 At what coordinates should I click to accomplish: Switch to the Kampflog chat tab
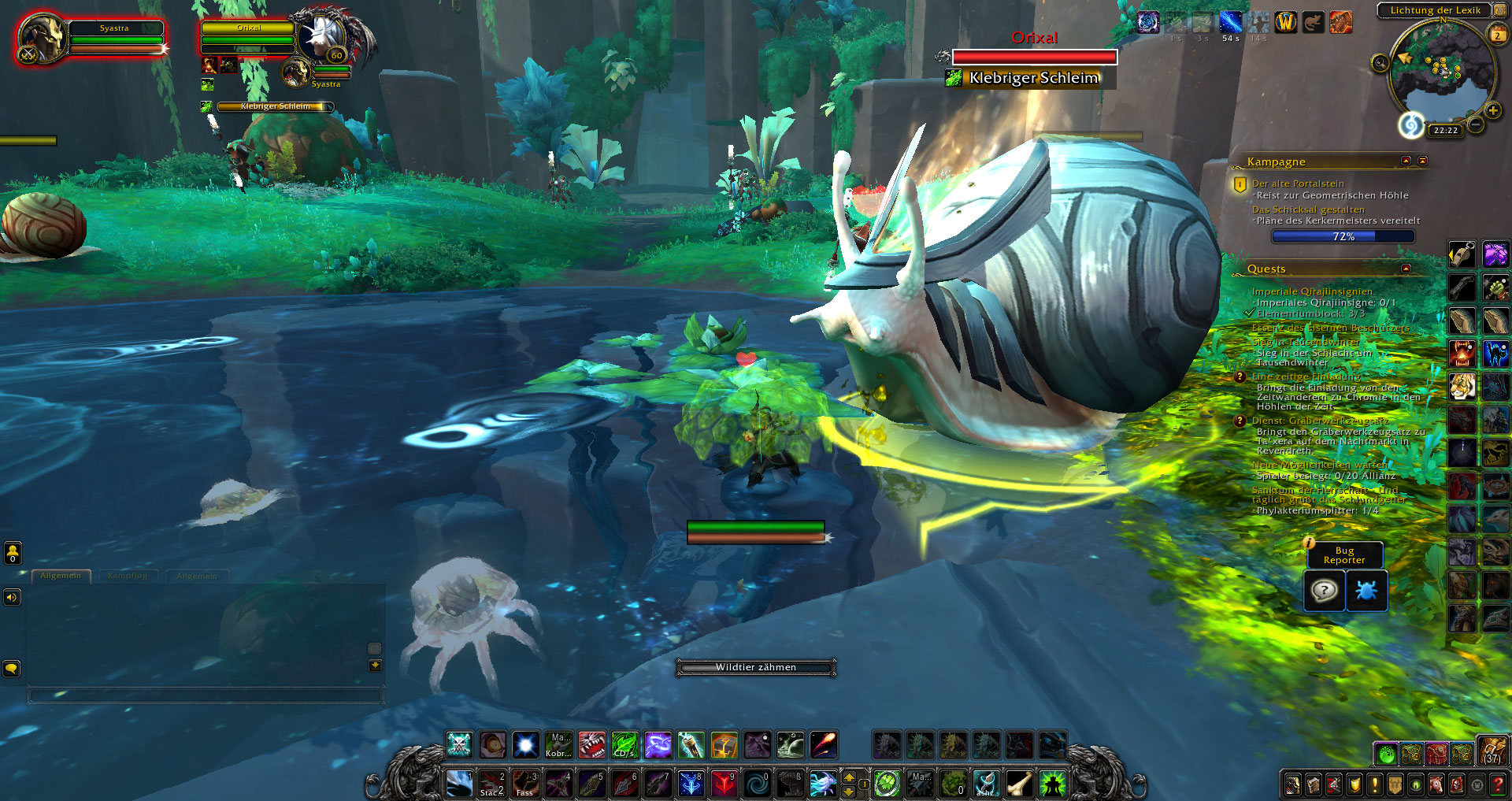tap(128, 576)
